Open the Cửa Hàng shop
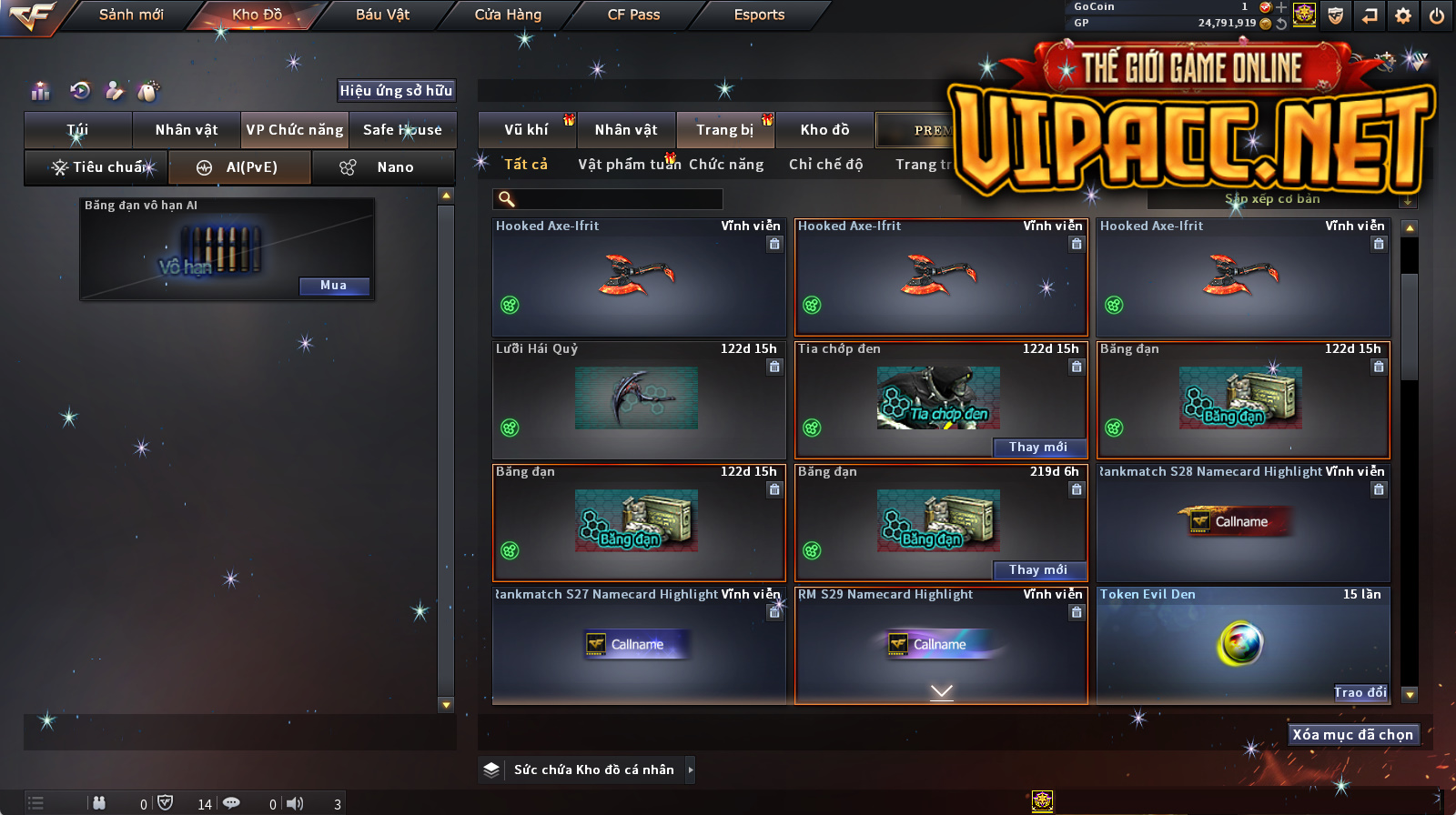The image size is (1456, 815). (508, 15)
